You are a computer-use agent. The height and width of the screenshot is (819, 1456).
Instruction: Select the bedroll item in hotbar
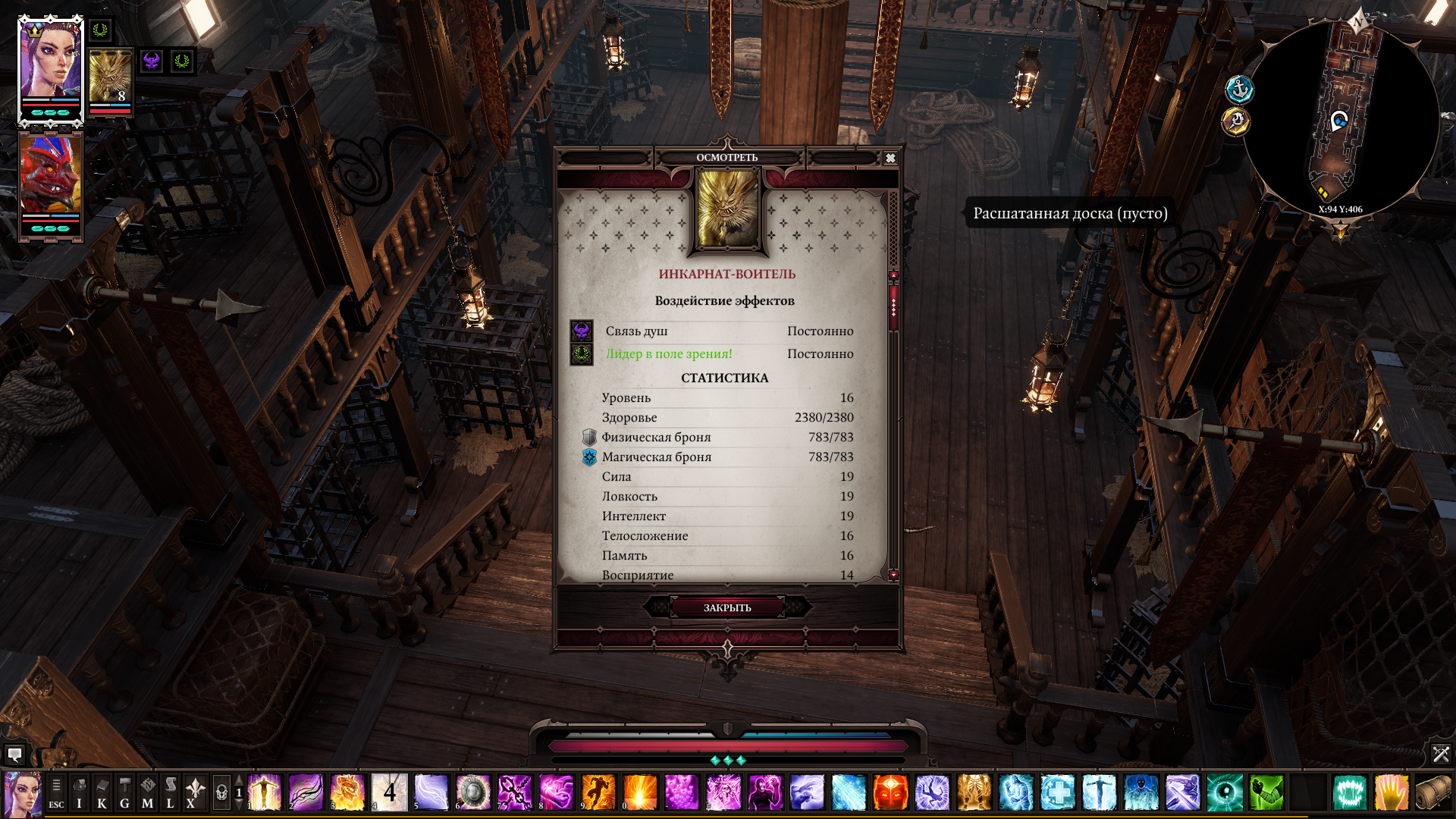pos(1432,793)
